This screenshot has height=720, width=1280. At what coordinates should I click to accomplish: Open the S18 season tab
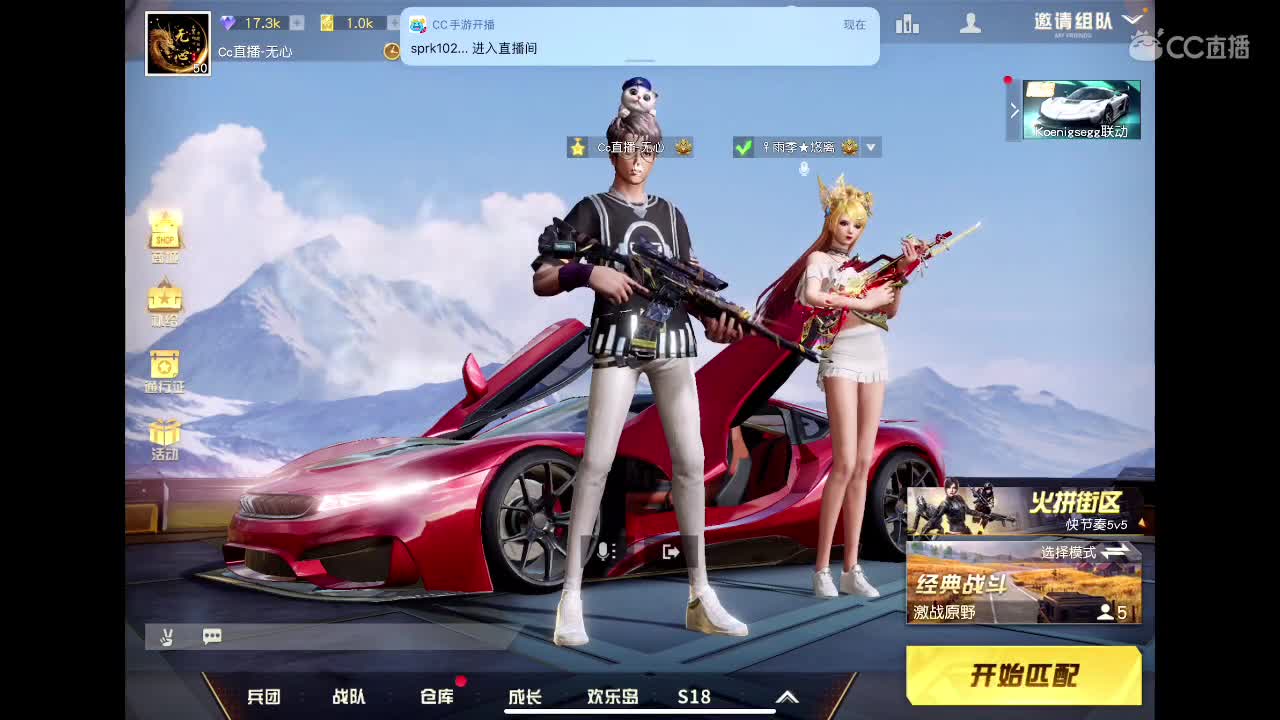693,695
